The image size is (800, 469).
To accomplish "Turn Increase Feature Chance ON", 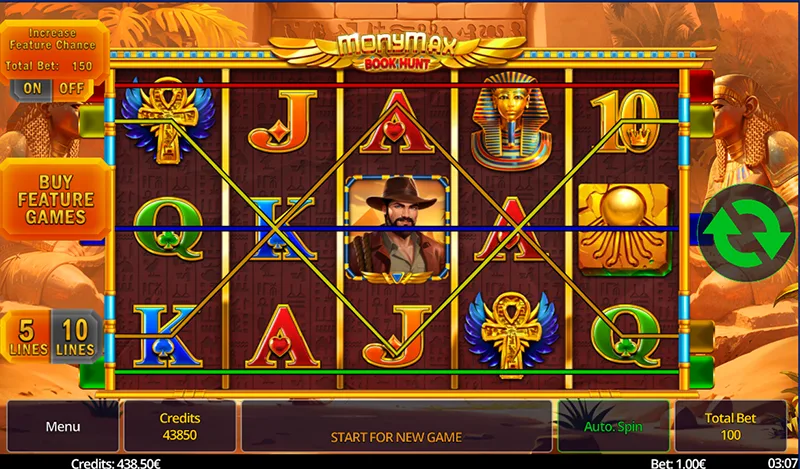I will pos(33,88).
